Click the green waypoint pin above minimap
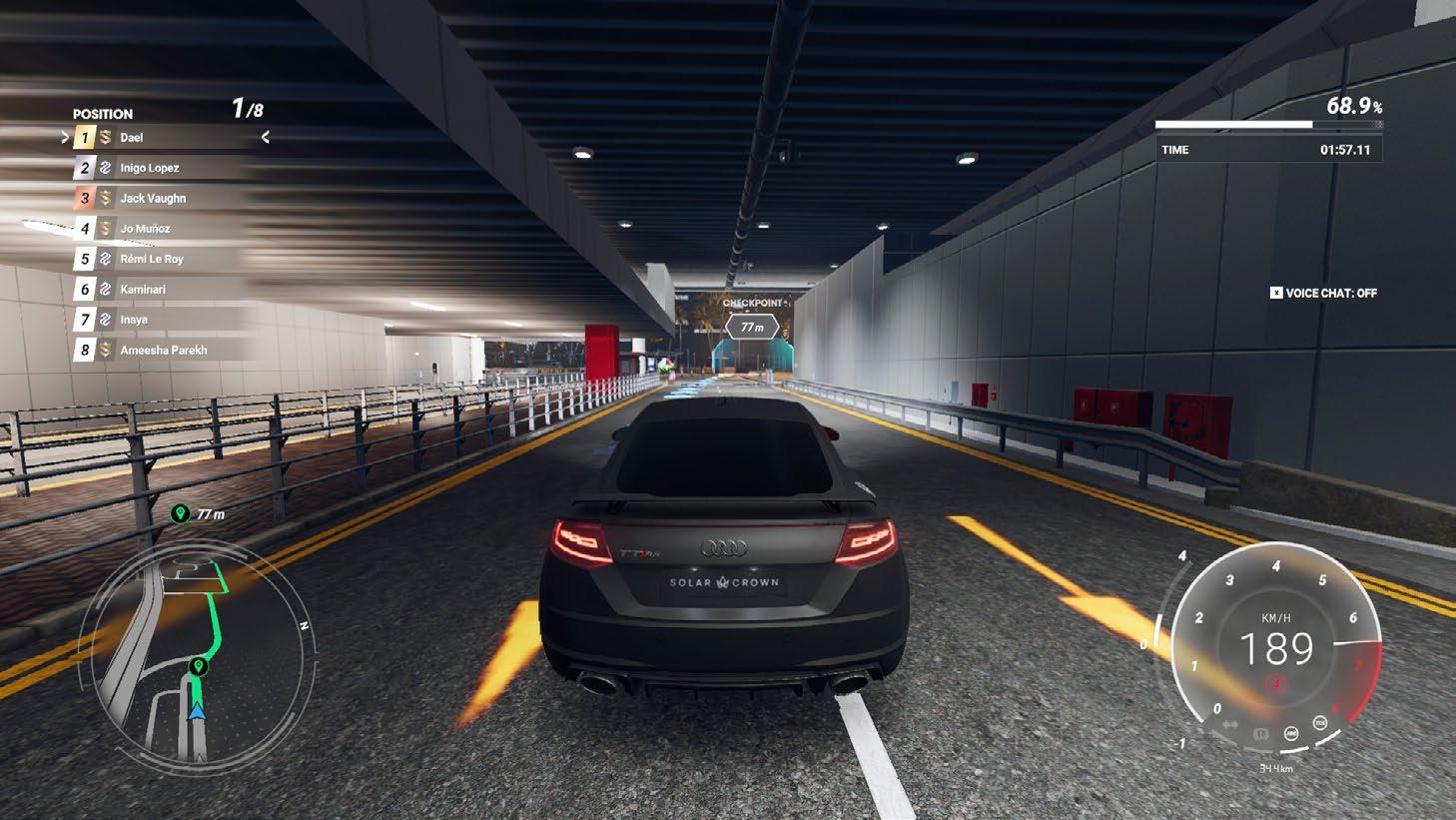Screen dimensions: 1456x820 coord(180,513)
